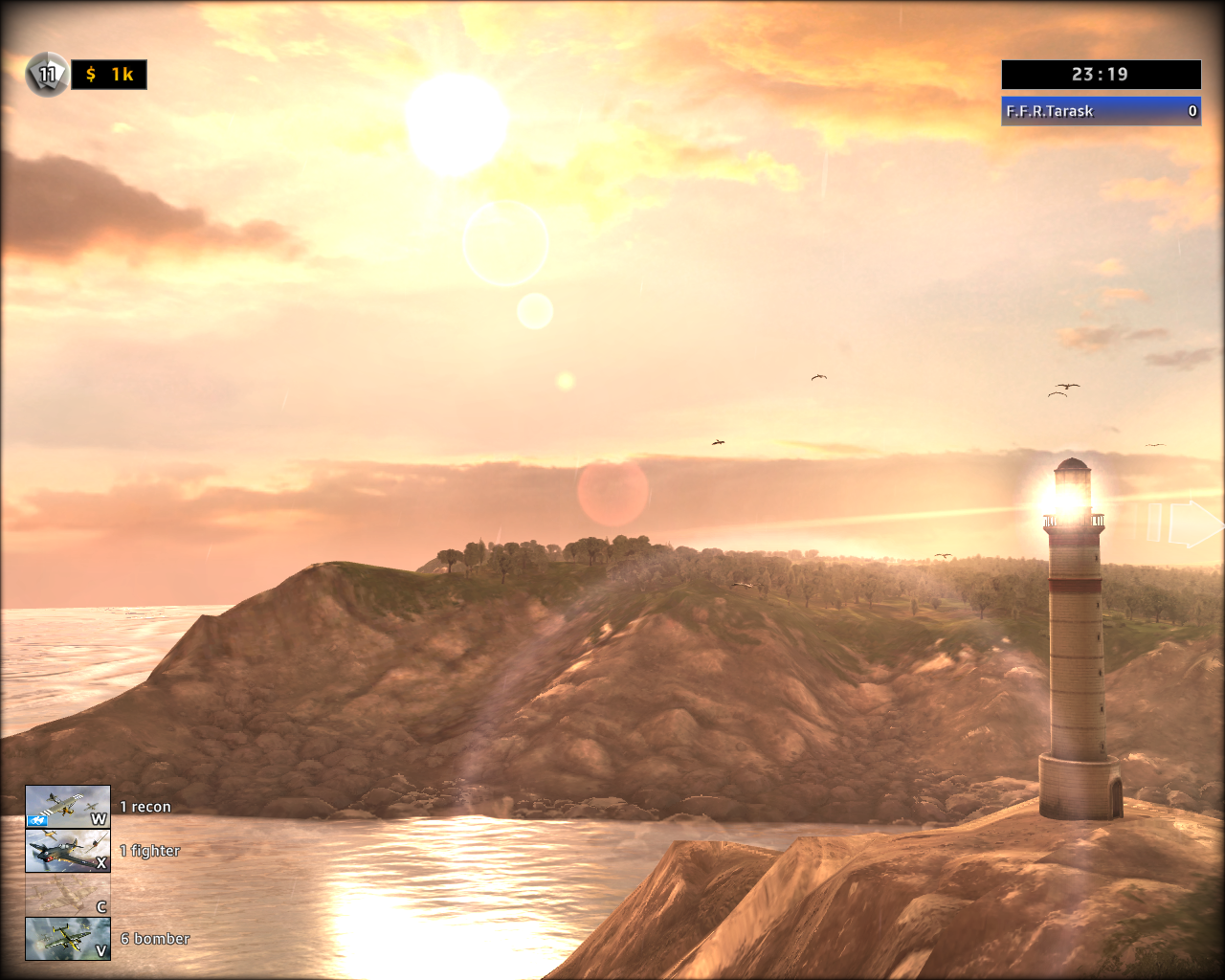Select the recon plane group icon
The image size is (1225, 980).
click(67, 807)
